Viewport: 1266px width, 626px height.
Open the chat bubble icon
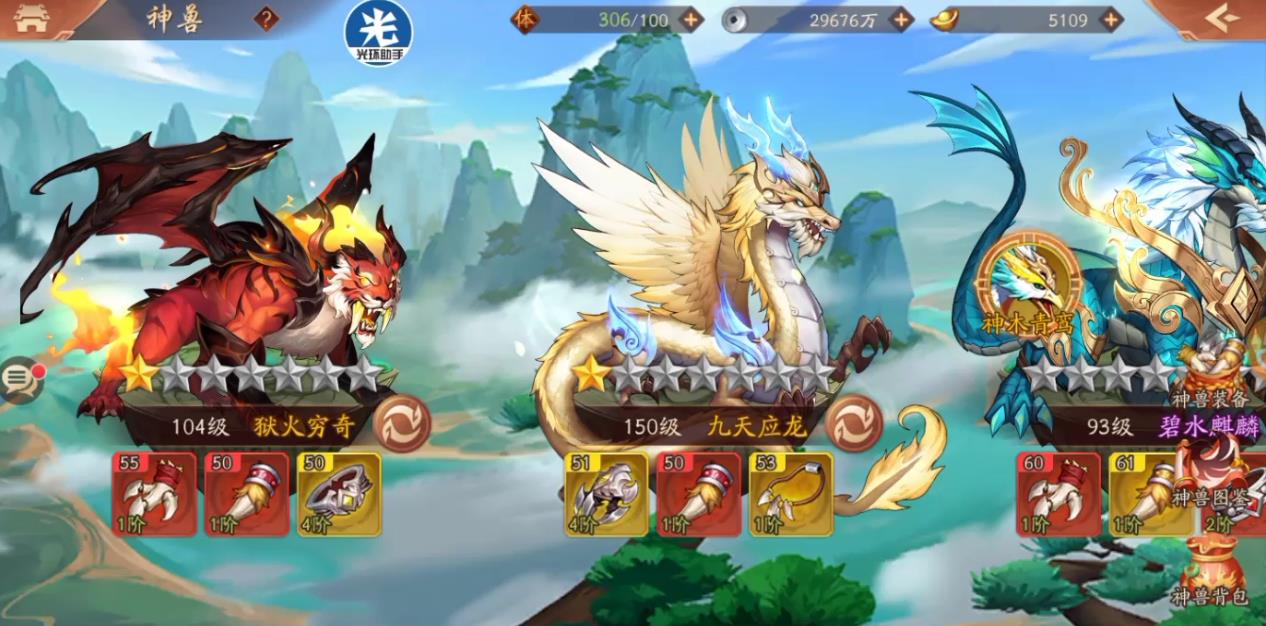coord(20,379)
